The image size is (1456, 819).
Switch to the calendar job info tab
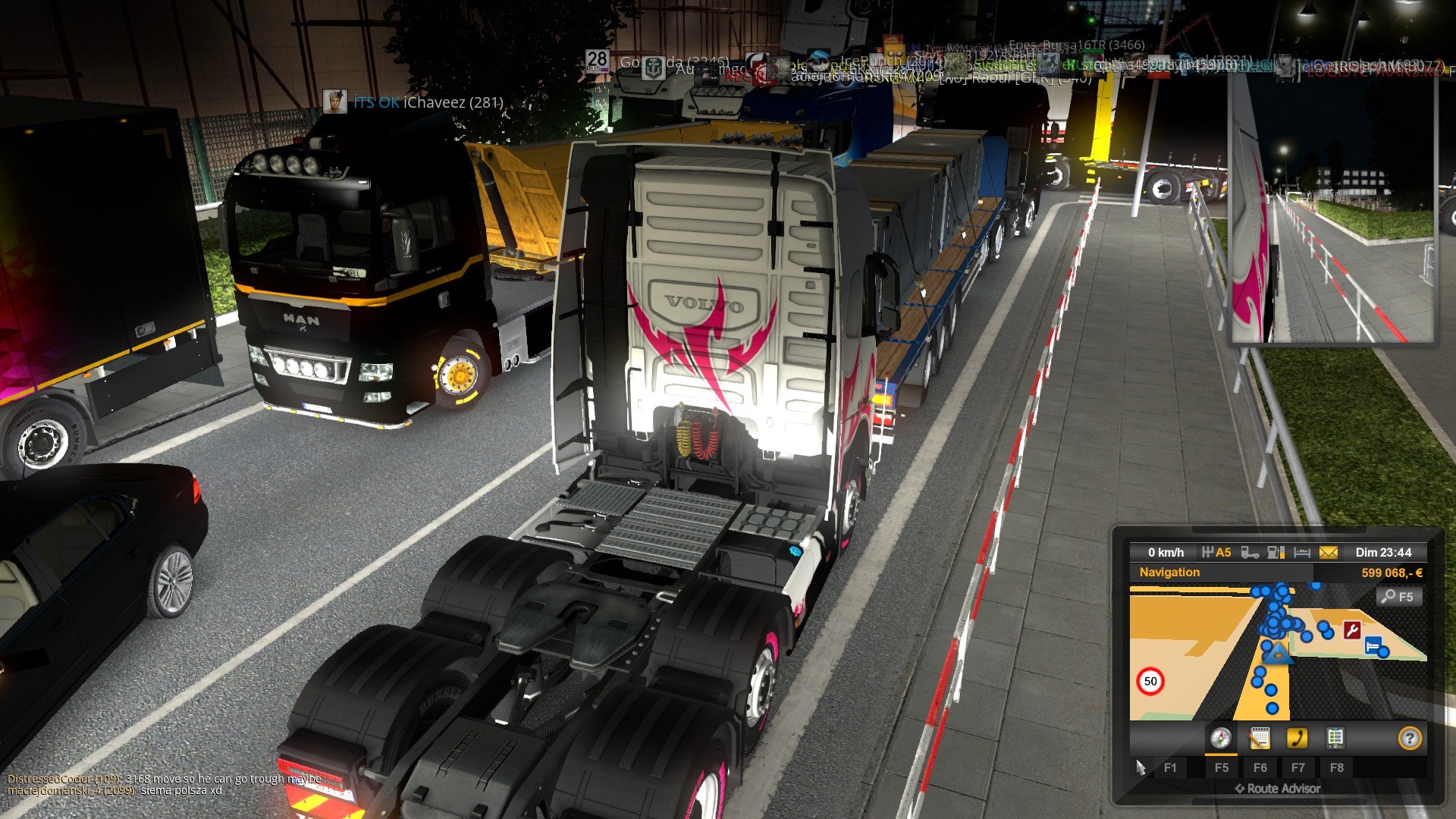click(1259, 738)
